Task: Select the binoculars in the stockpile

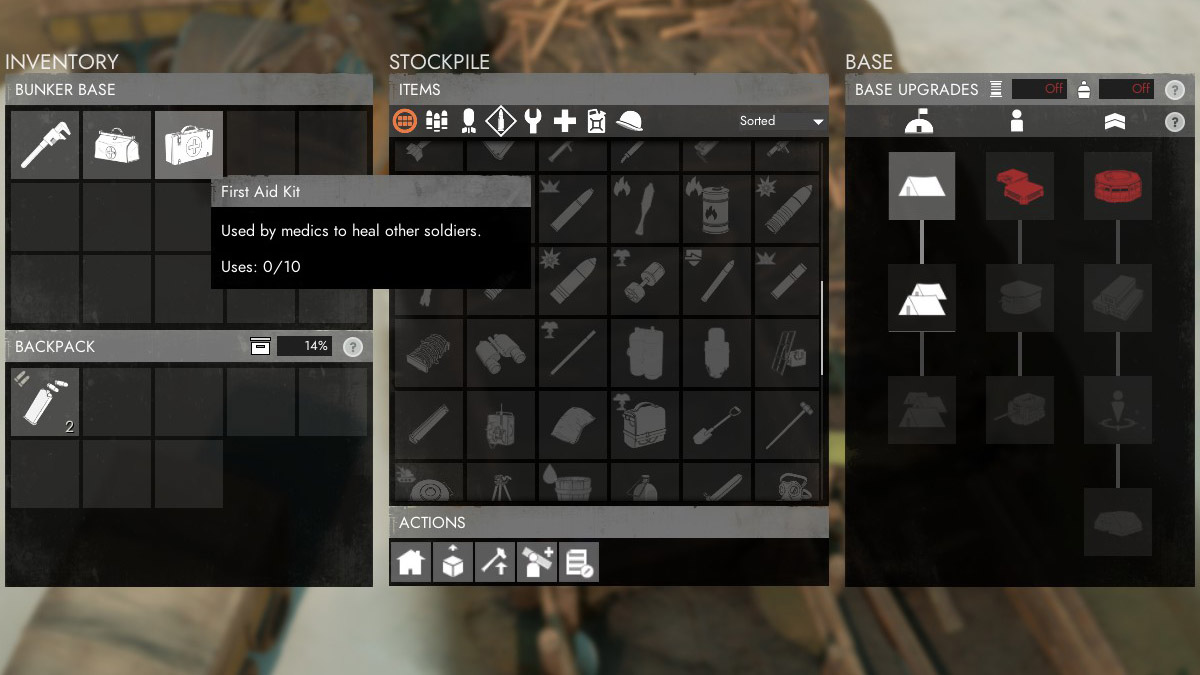Action: pyautogui.click(x=501, y=352)
